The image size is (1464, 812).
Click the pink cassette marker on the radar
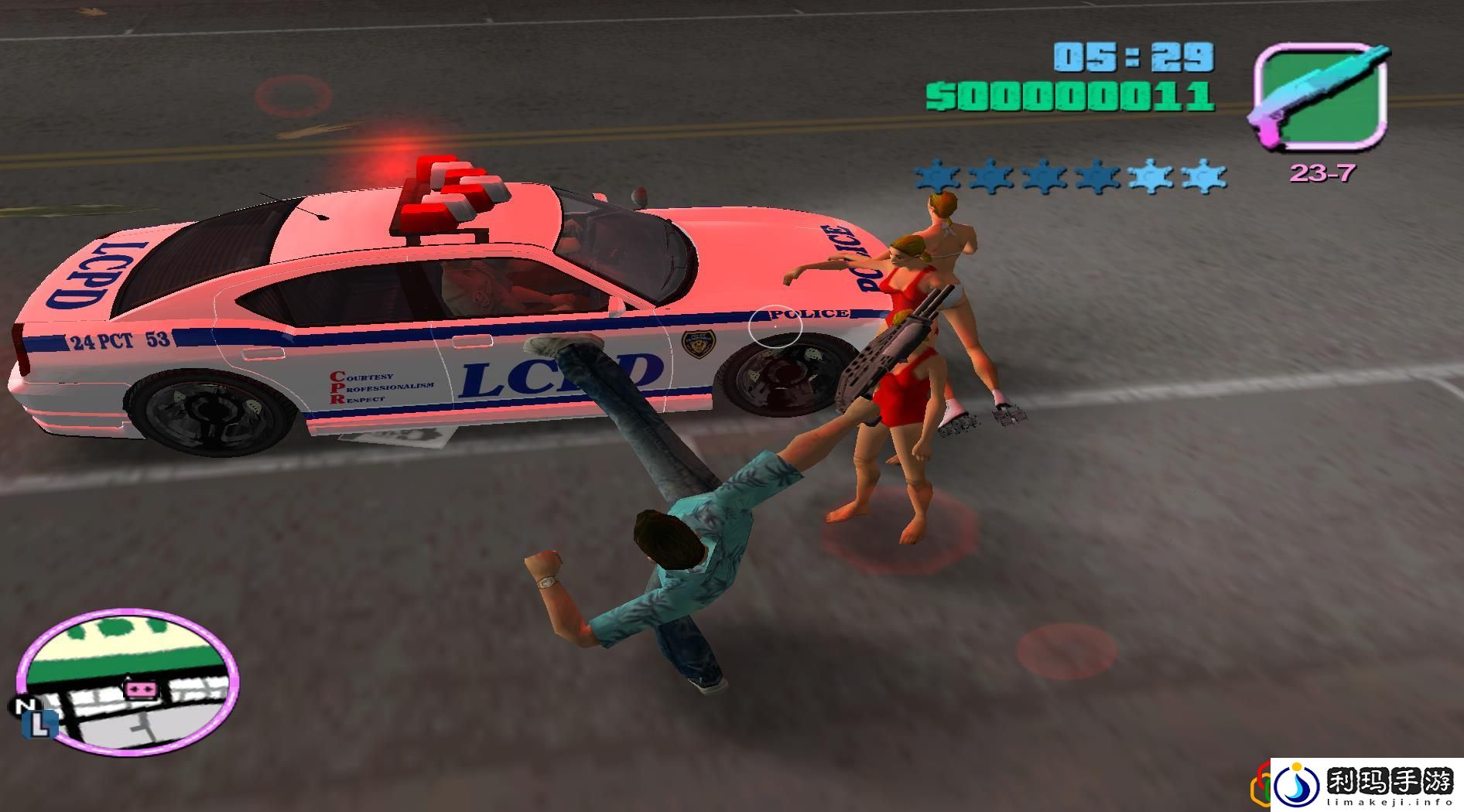142,687
